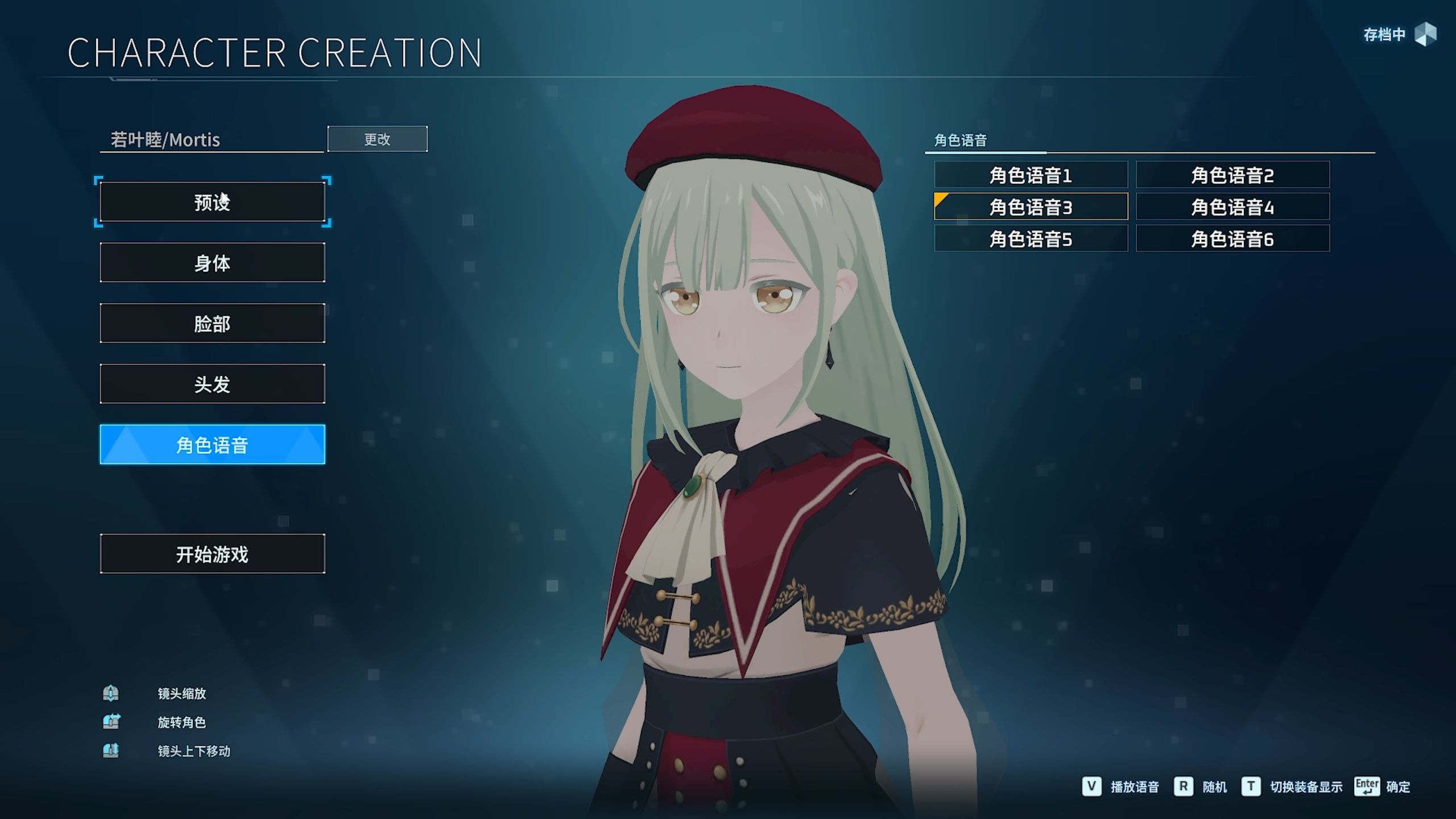The width and height of the screenshot is (1456, 819).
Task: Open the 身体 body section
Action: [212, 263]
